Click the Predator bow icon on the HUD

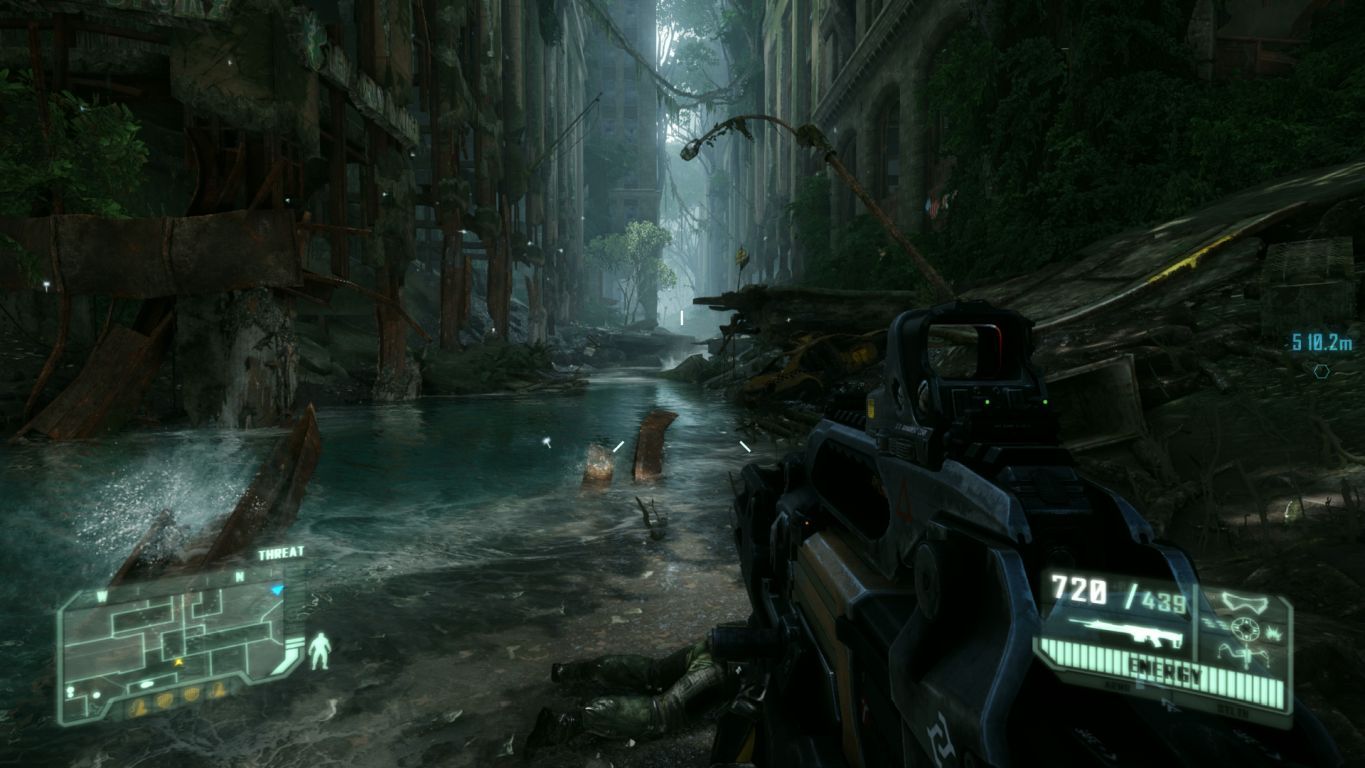1246,655
